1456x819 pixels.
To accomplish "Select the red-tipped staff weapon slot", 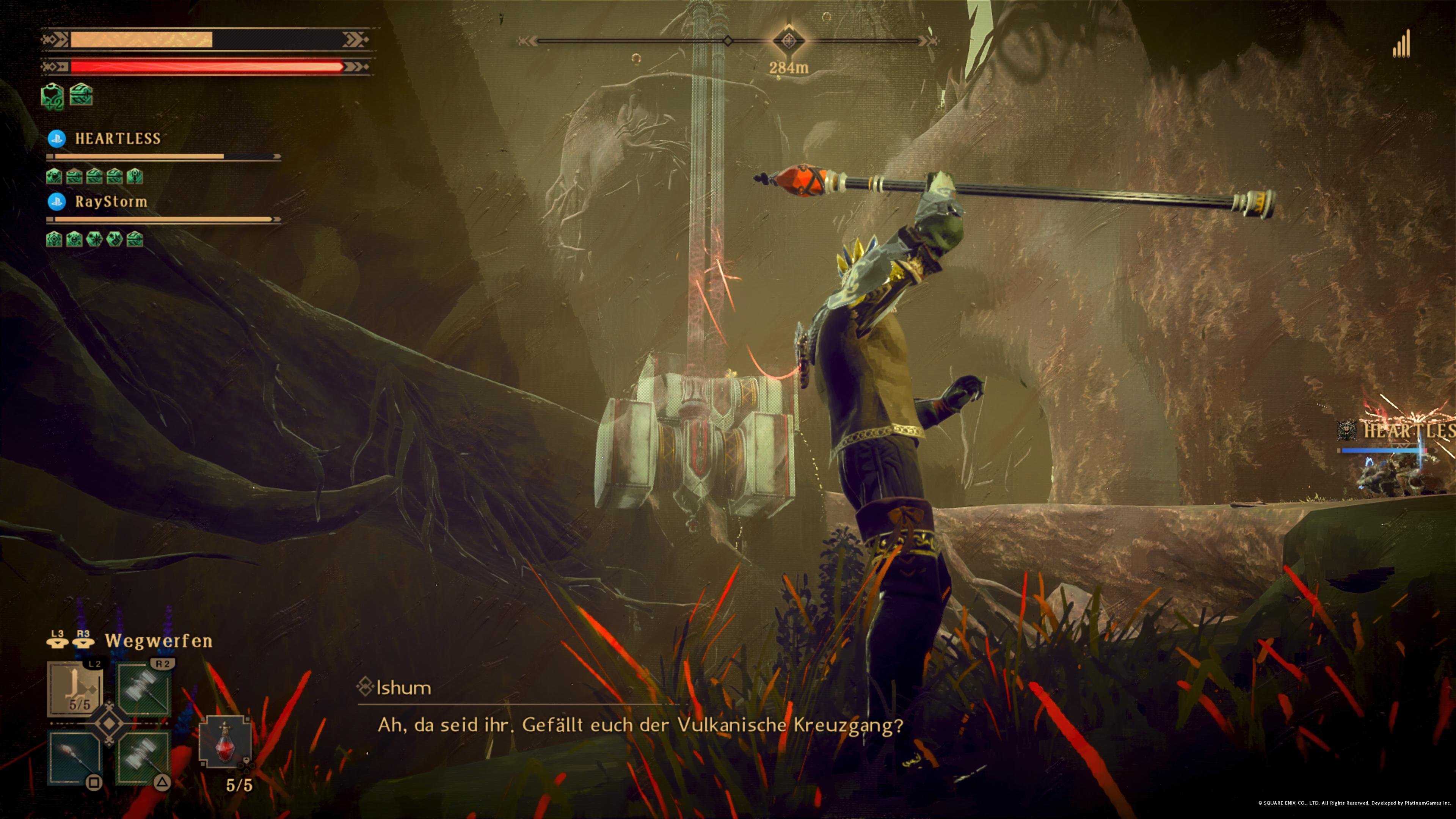I will [75, 758].
